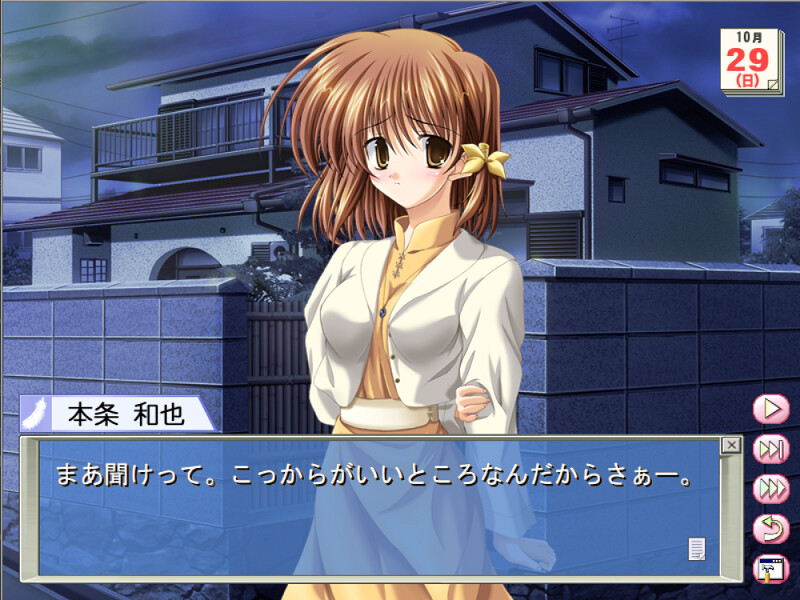This screenshot has width=800, height=600.
Task: Open the calendar showing October 29
Action: click(753, 62)
